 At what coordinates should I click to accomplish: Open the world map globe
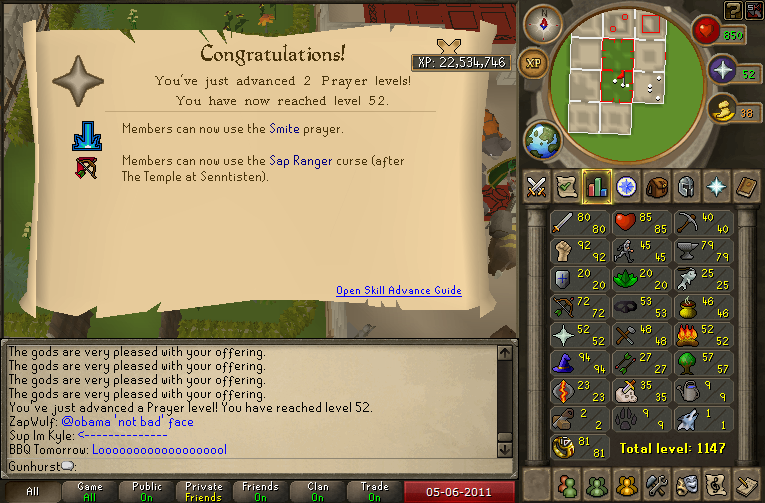[x=542, y=138]
